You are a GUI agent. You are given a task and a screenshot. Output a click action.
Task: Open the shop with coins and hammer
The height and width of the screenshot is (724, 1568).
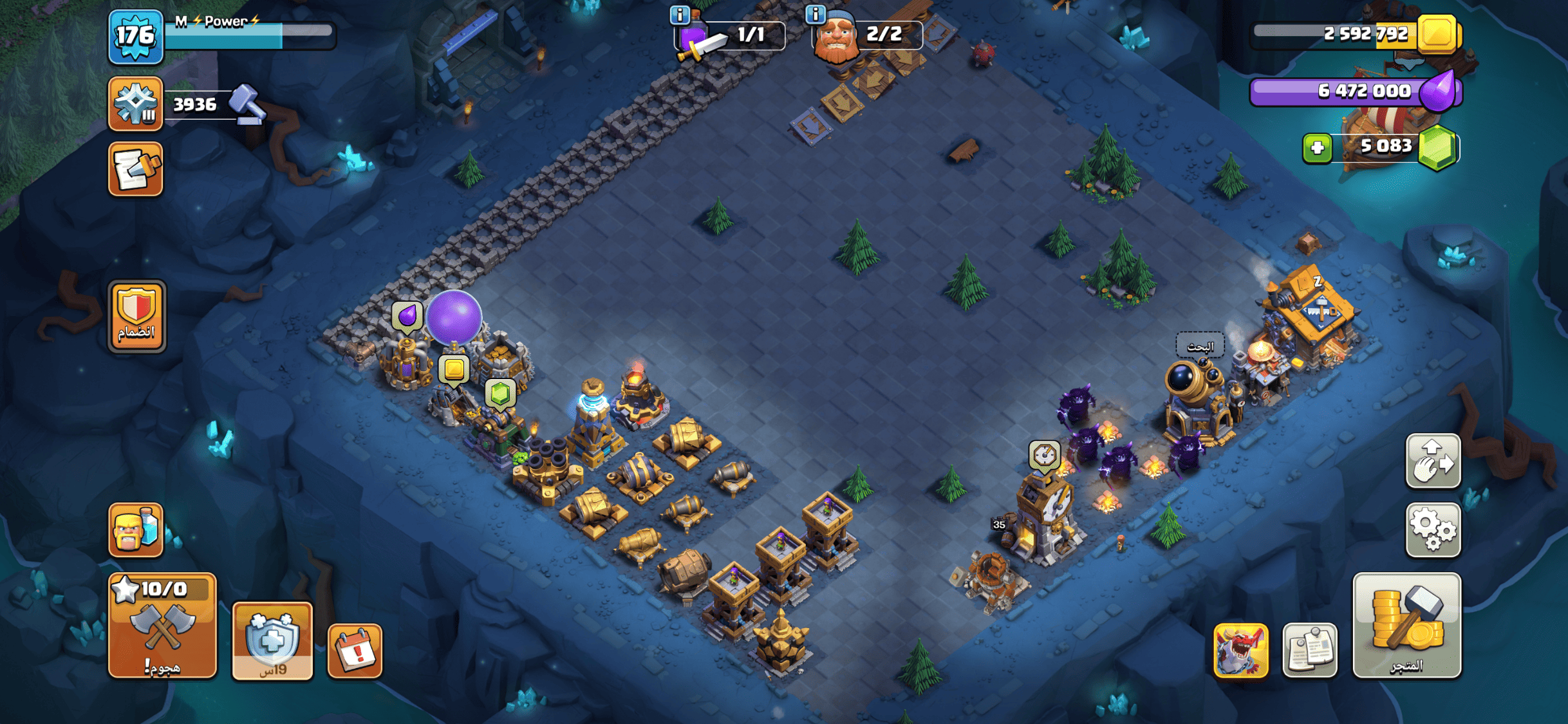pos(1406,626)
